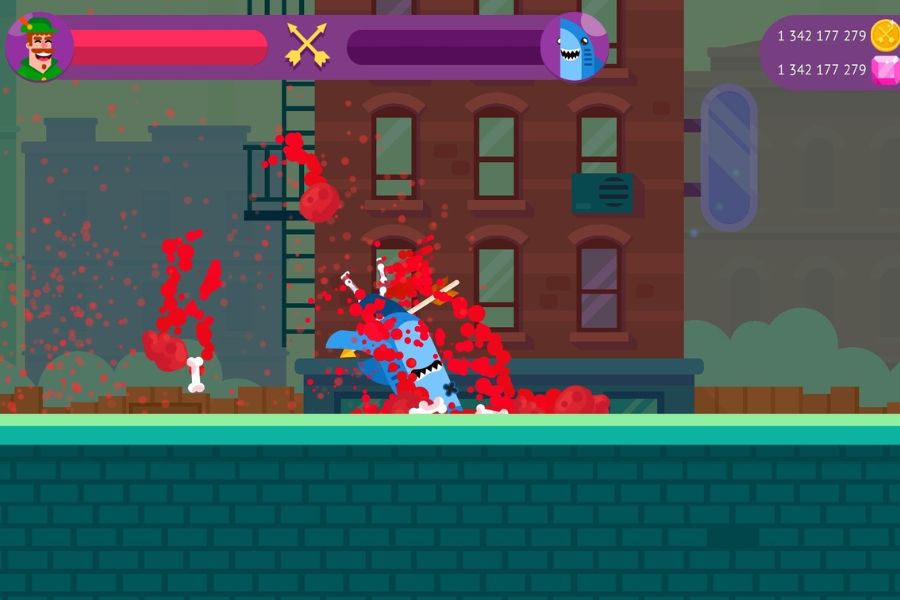Open the gold coin currency icon
Image resolution: width=900 pixels, height=600 pixels.
[885, 35]
